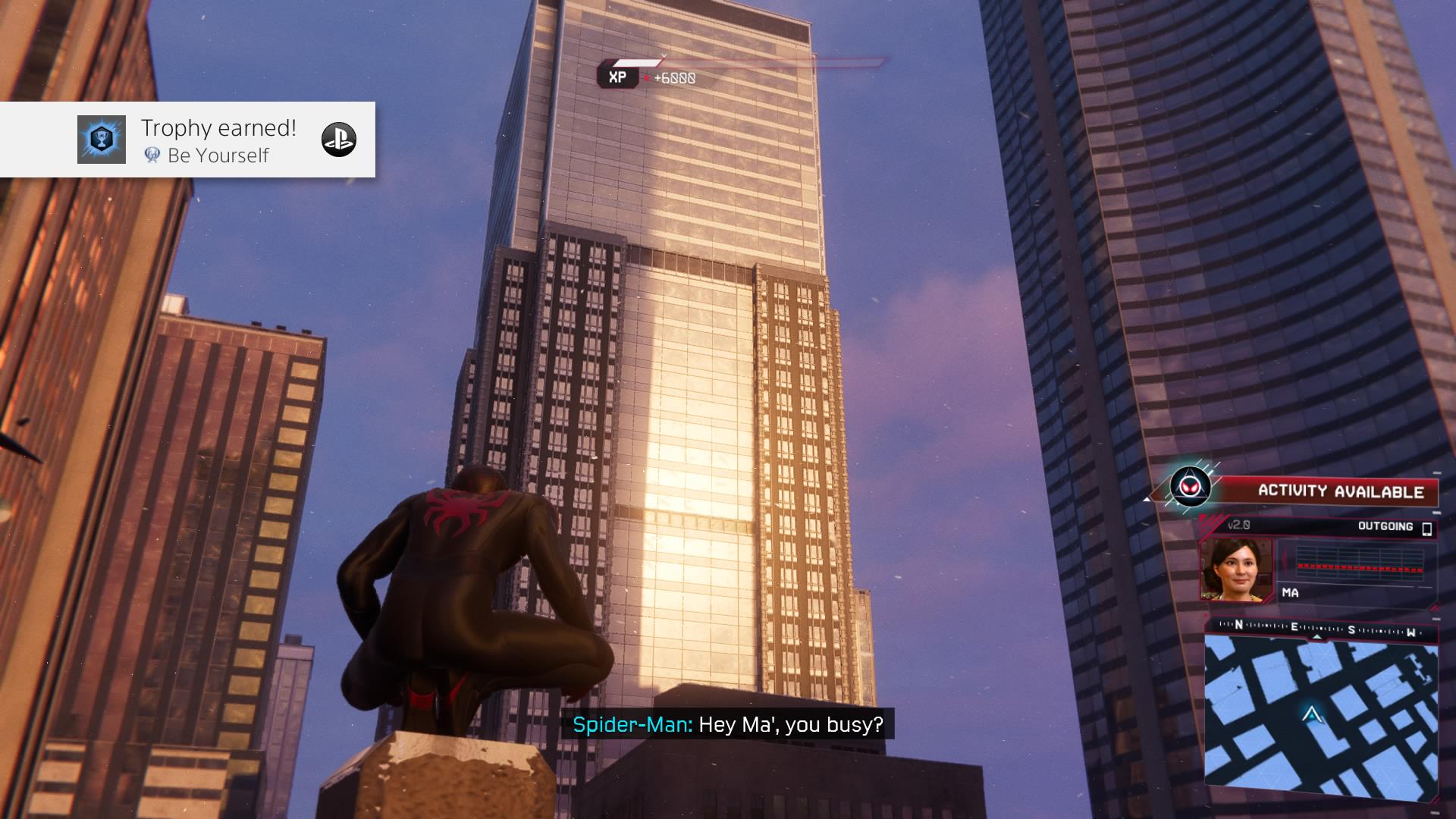The width and height of the screenshot is (1456, 819).
Task: Click the PlayStation logo on trophy popup
Action: tap(338, 140)
